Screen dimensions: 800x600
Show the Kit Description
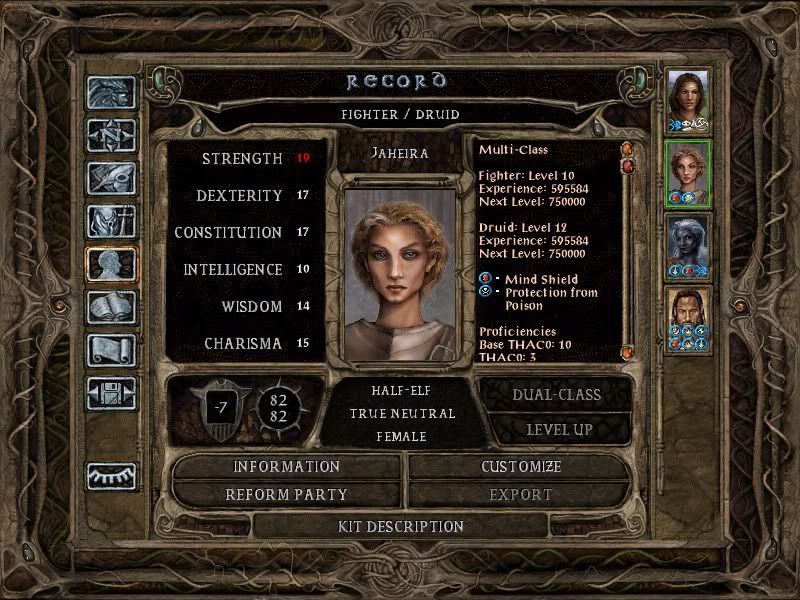coord(400,526)
